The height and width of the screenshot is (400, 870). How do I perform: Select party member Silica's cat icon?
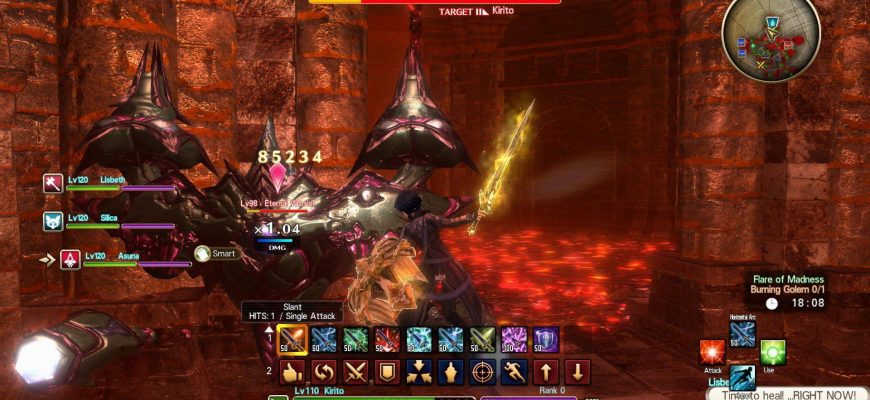click(53, 220)
